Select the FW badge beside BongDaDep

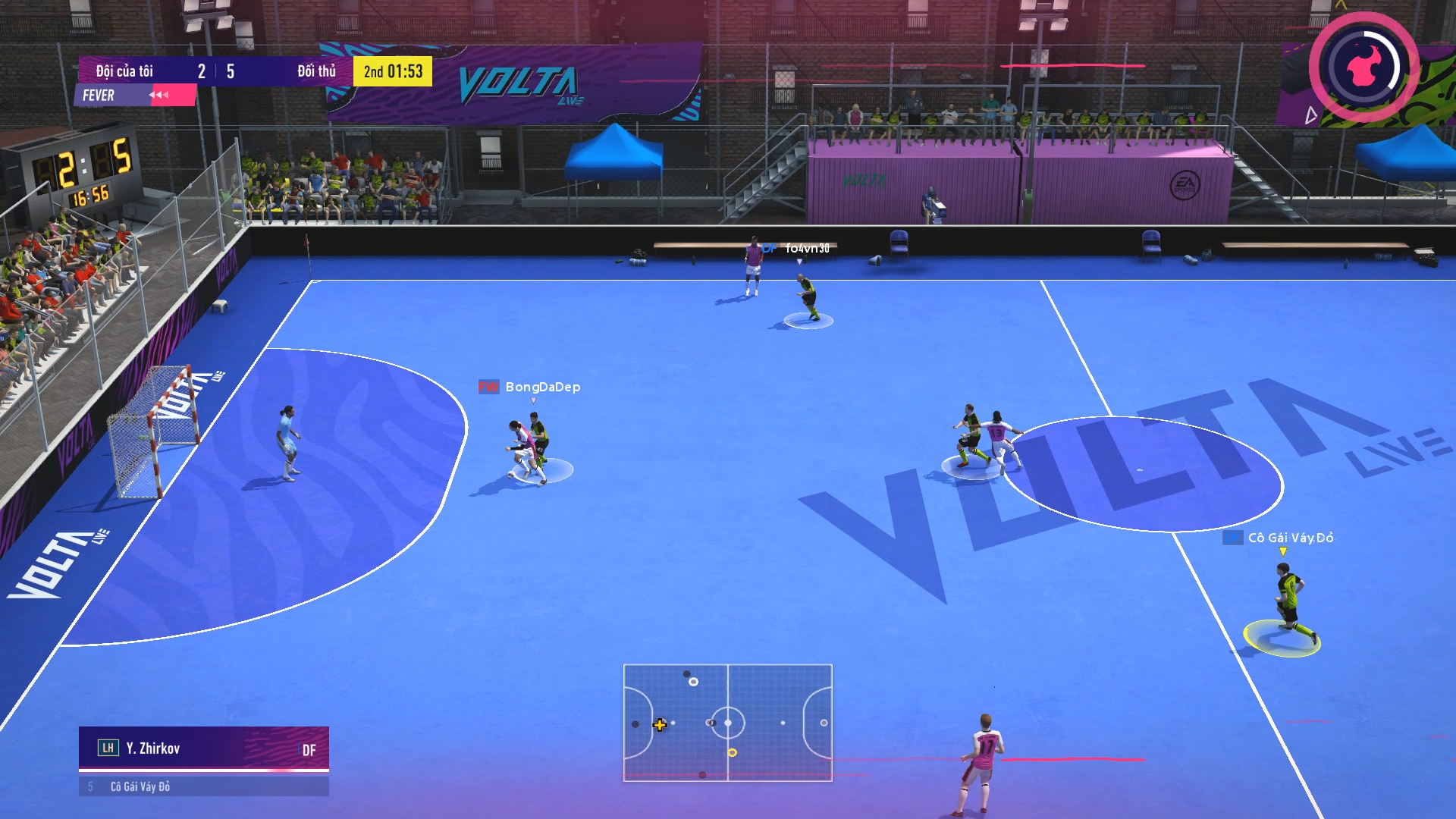tap(488, 388)
